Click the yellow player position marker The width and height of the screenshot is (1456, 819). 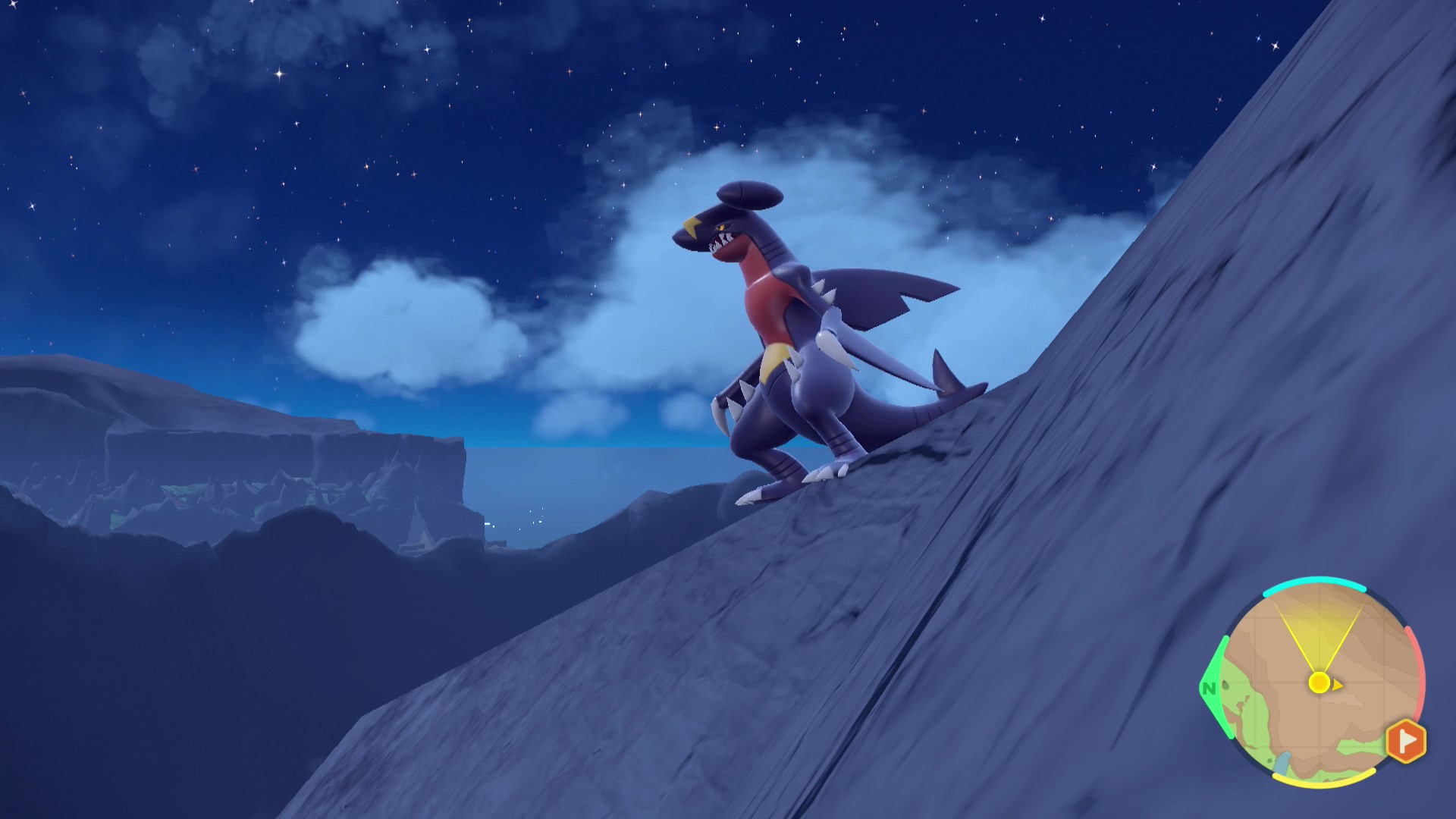coord(1319,682)
